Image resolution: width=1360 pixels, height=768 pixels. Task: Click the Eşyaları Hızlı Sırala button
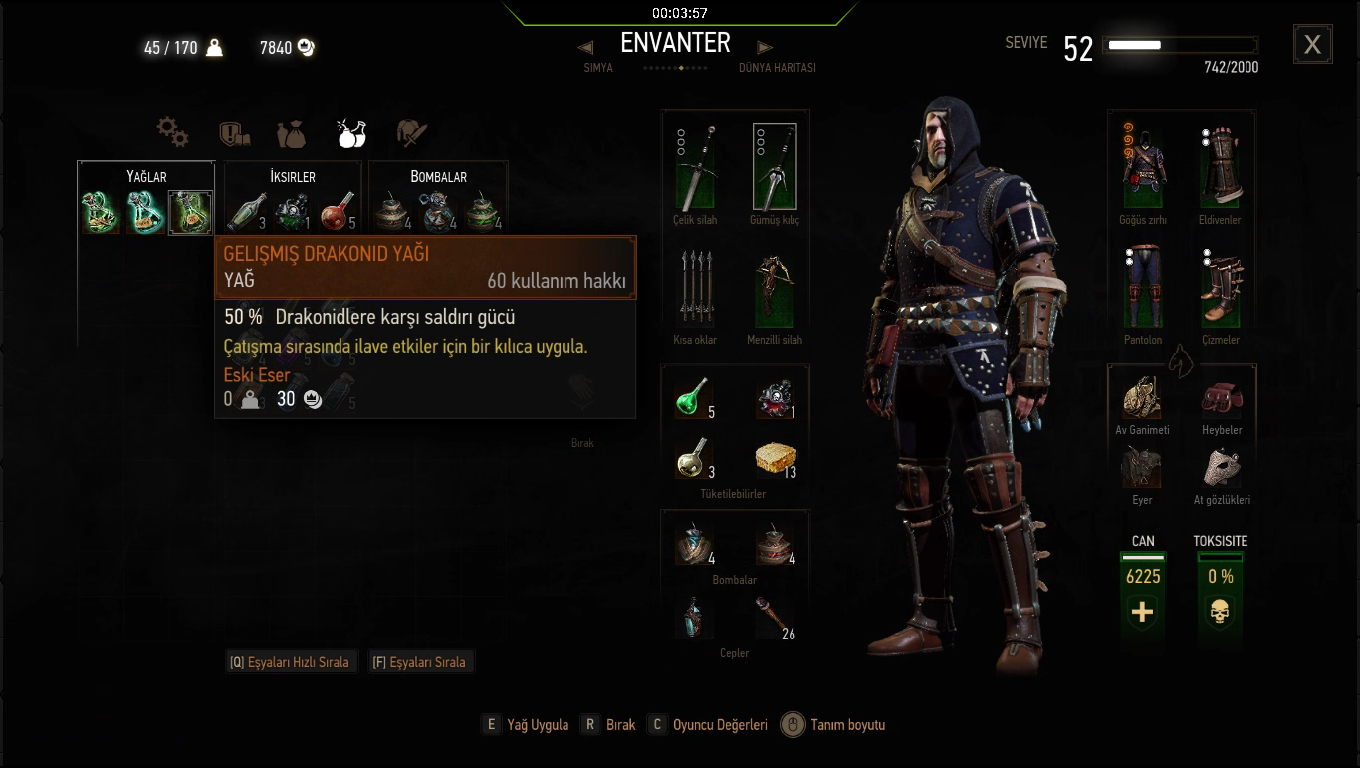click(x=291, y=662)
